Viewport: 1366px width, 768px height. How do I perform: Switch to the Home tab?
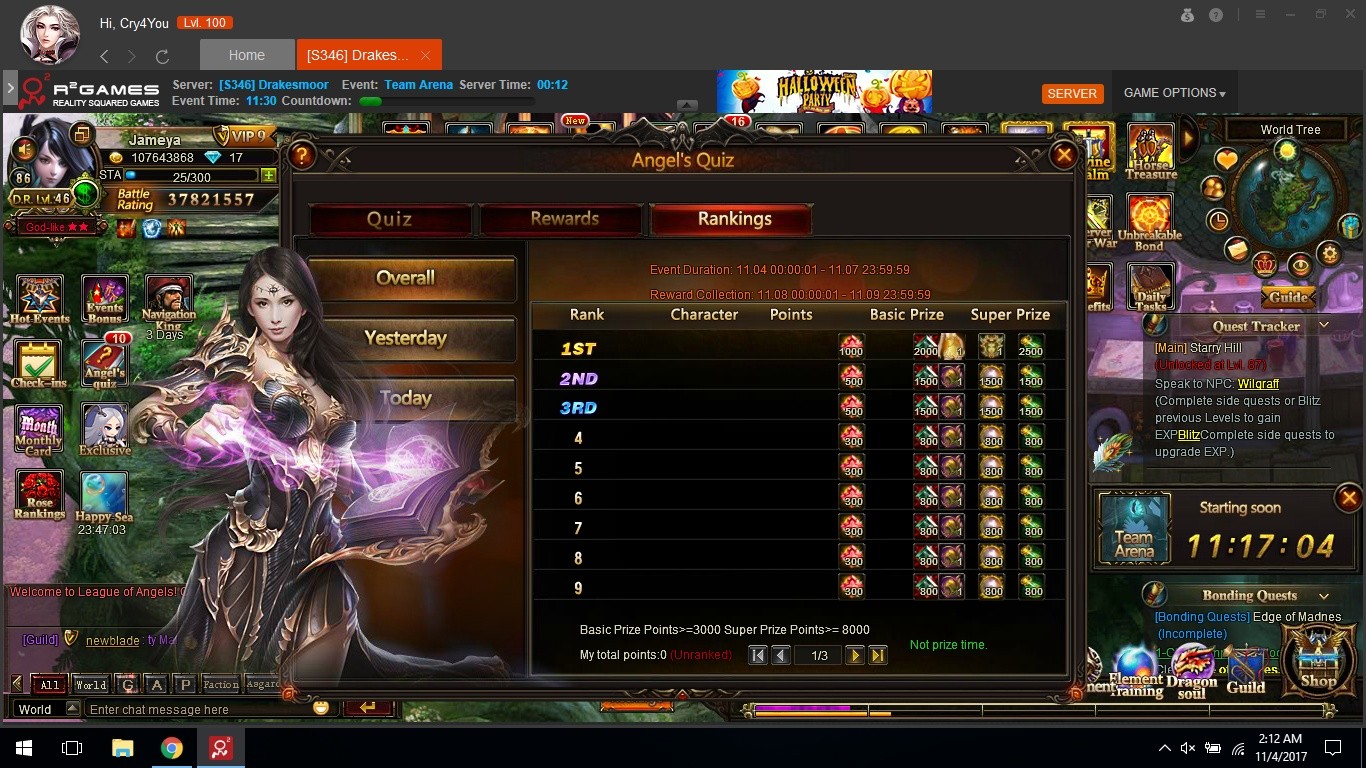point(247,55)
